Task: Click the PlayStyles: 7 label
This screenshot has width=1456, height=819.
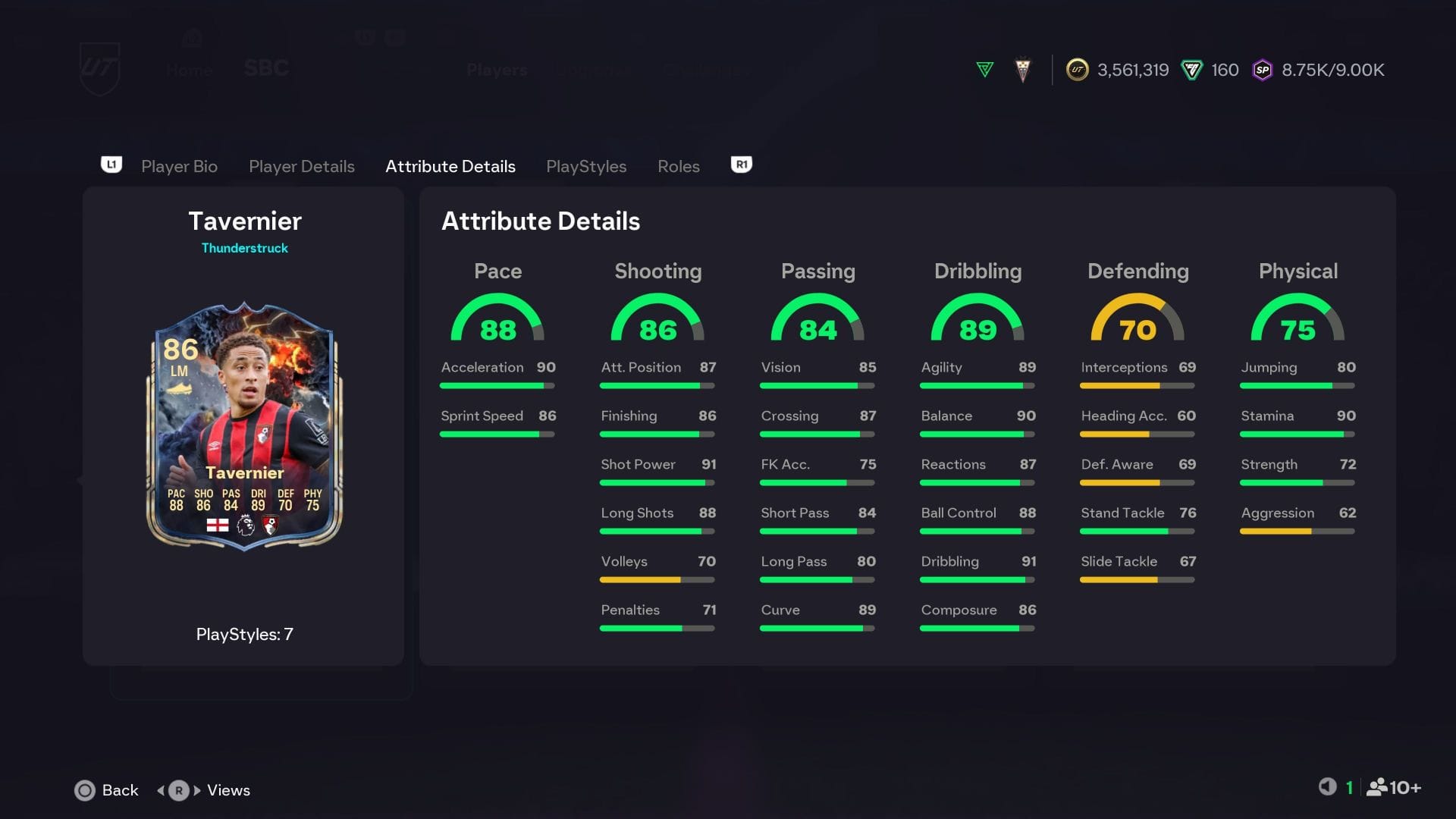Action: (244, 635)
